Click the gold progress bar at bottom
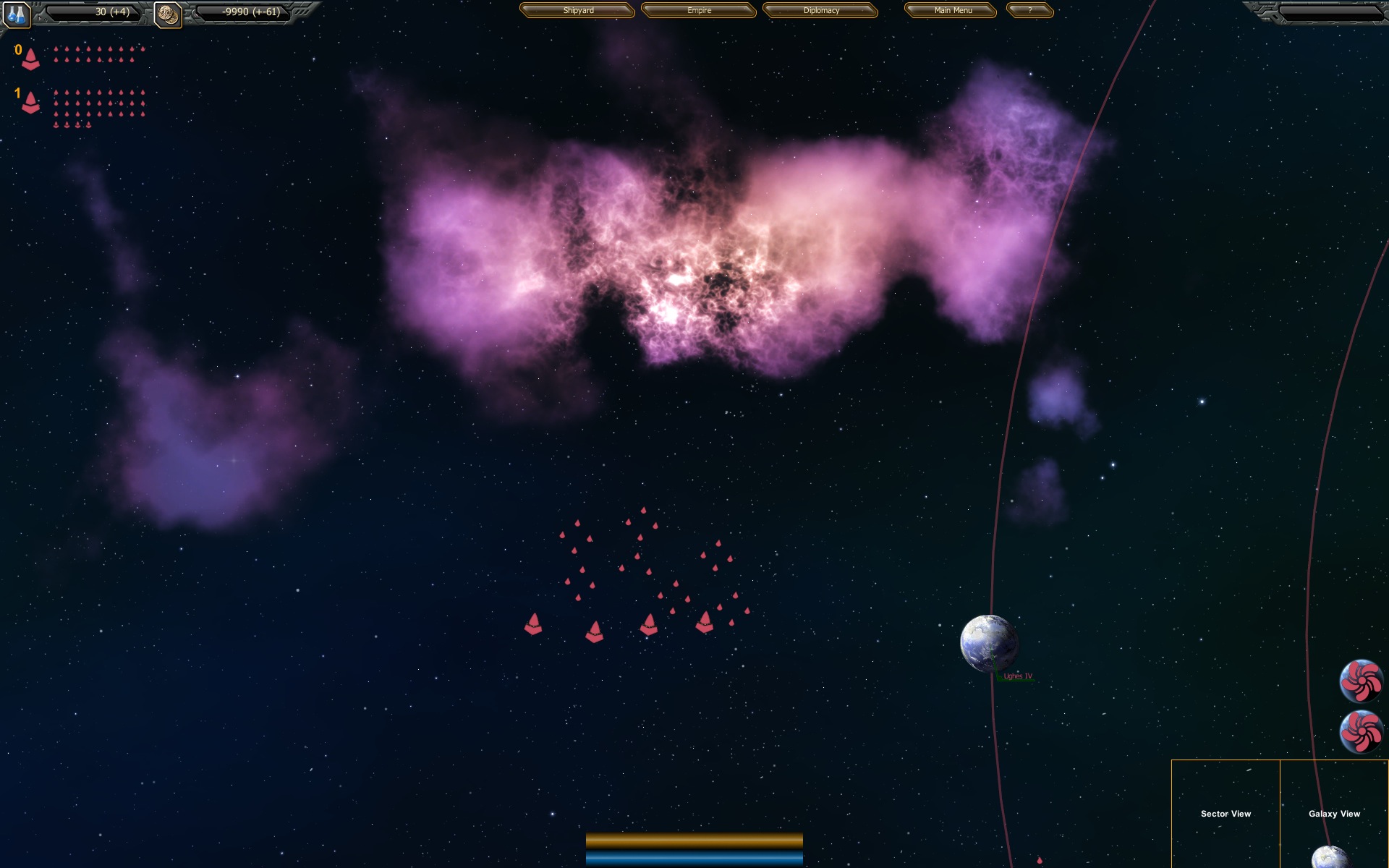This screenshot has height=868, width=1389. coord(694,839)
